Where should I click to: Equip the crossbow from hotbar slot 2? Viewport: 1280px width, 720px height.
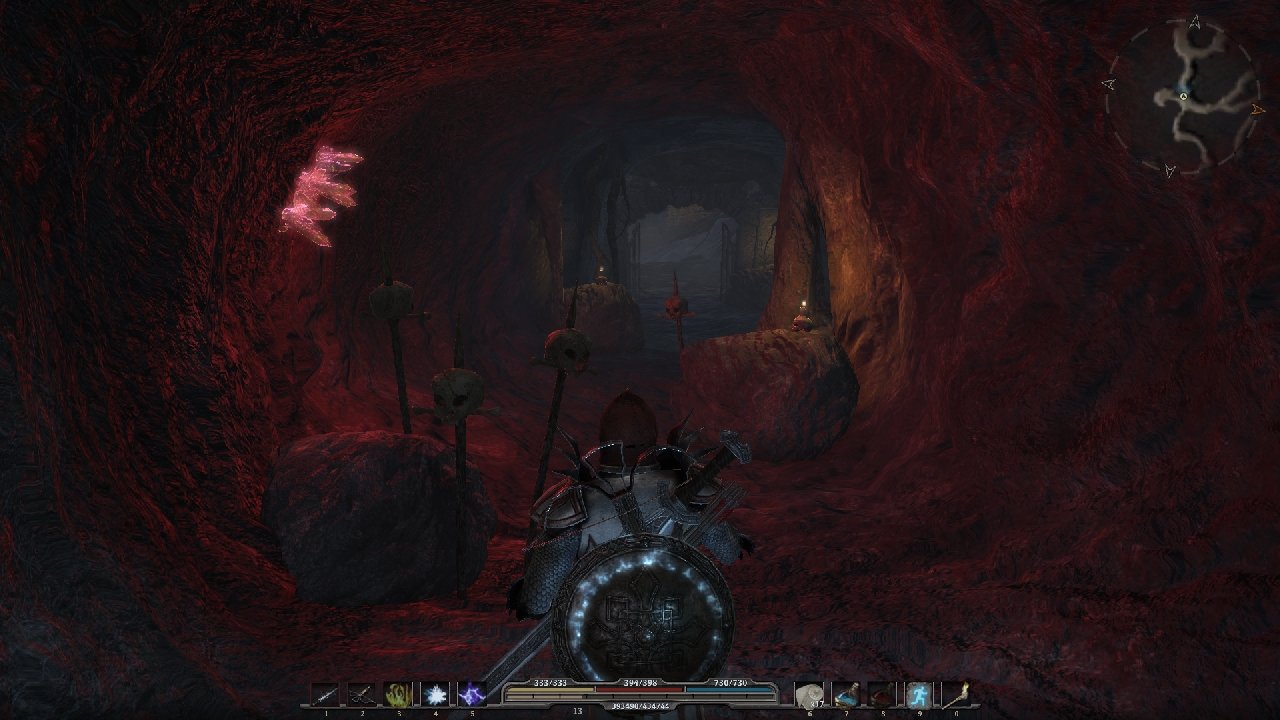coord(362,694)
